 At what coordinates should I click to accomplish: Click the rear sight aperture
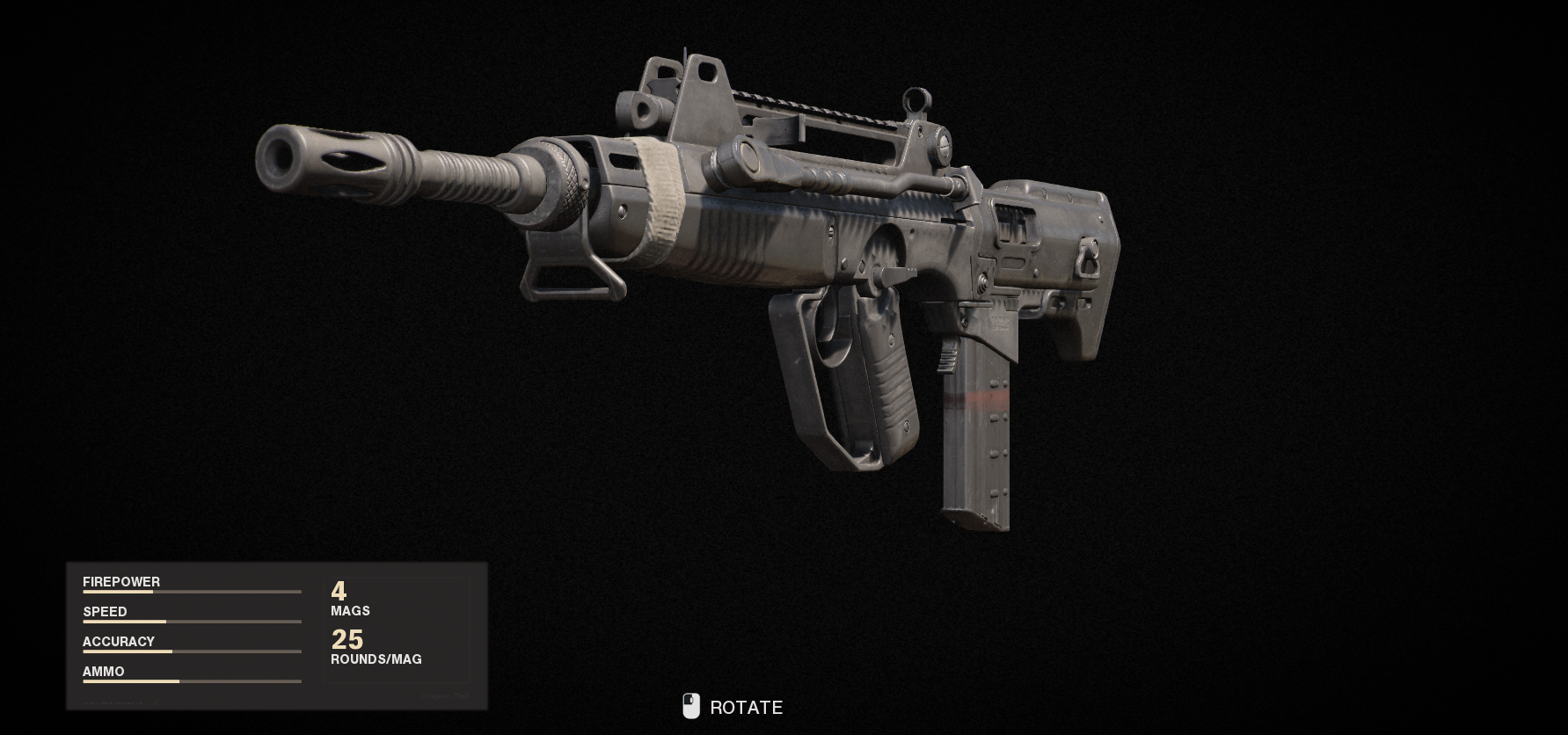point(917,101)
